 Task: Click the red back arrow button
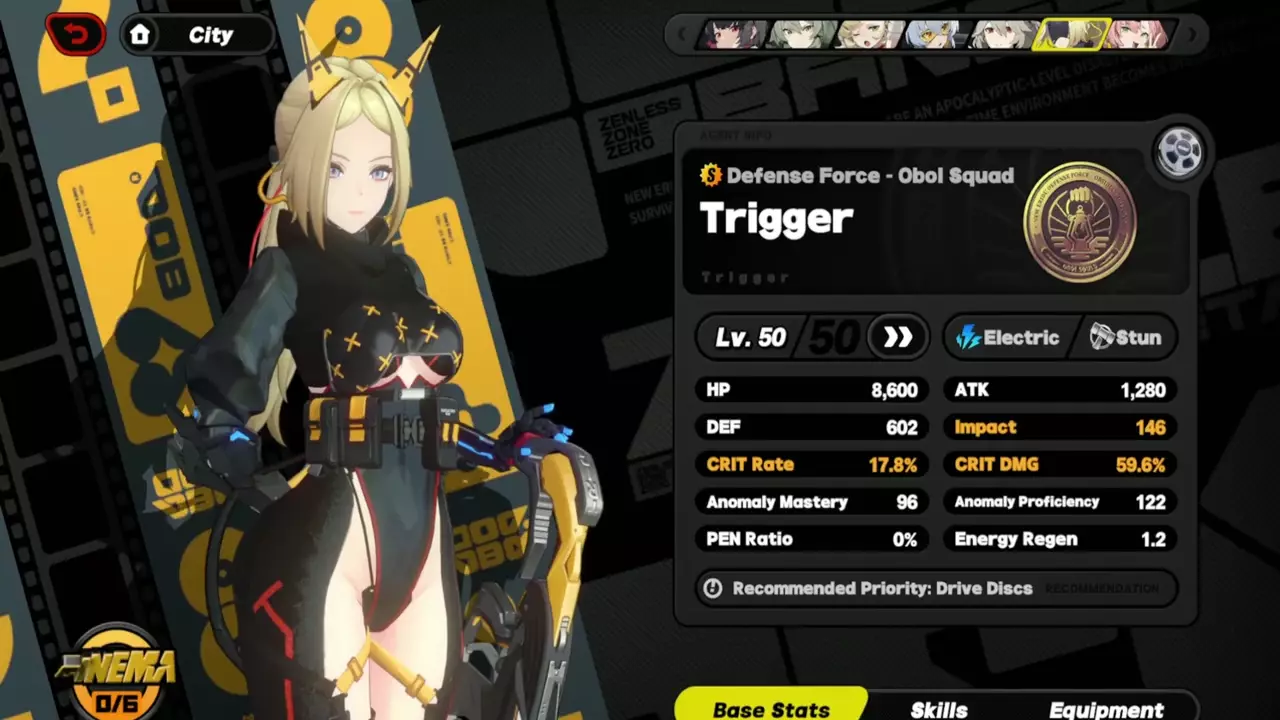(x=75, y=35)
